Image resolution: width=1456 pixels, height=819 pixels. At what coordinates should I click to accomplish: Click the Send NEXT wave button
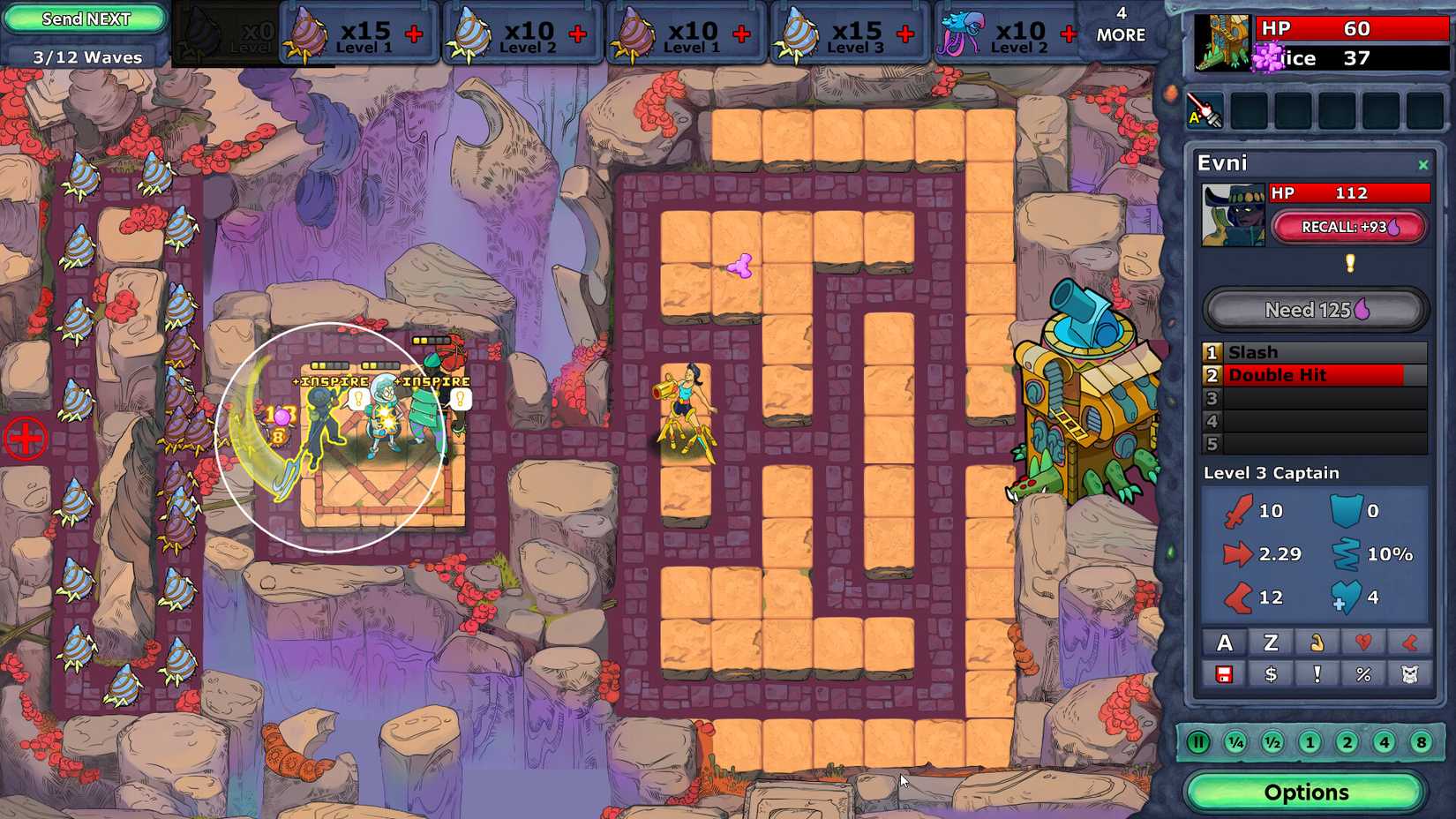pyautogui.click(x=84, y=18)
